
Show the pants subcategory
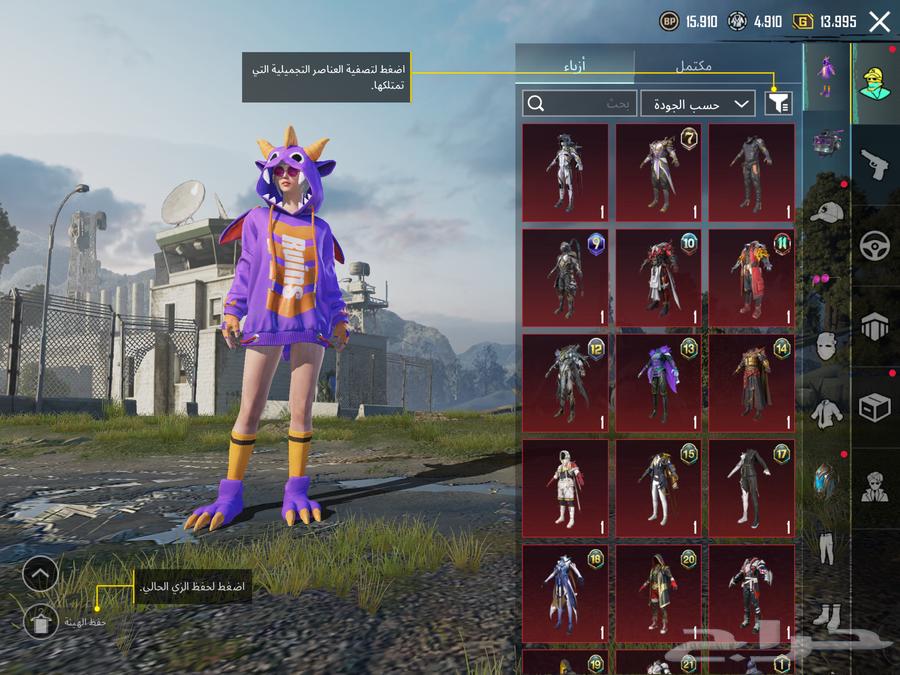[826, 547]
